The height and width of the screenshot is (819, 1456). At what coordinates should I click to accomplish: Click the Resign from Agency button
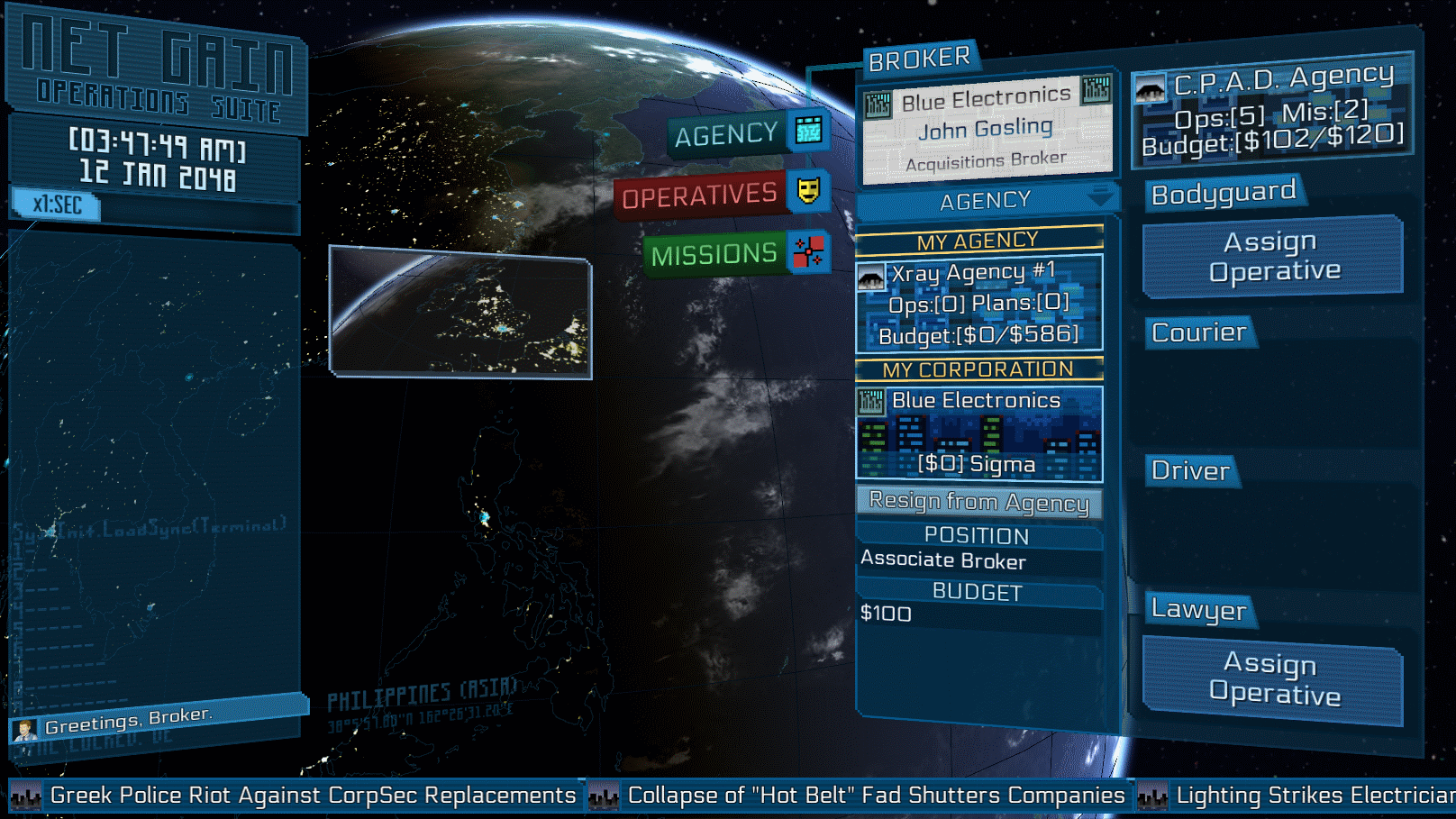point(979,502)
